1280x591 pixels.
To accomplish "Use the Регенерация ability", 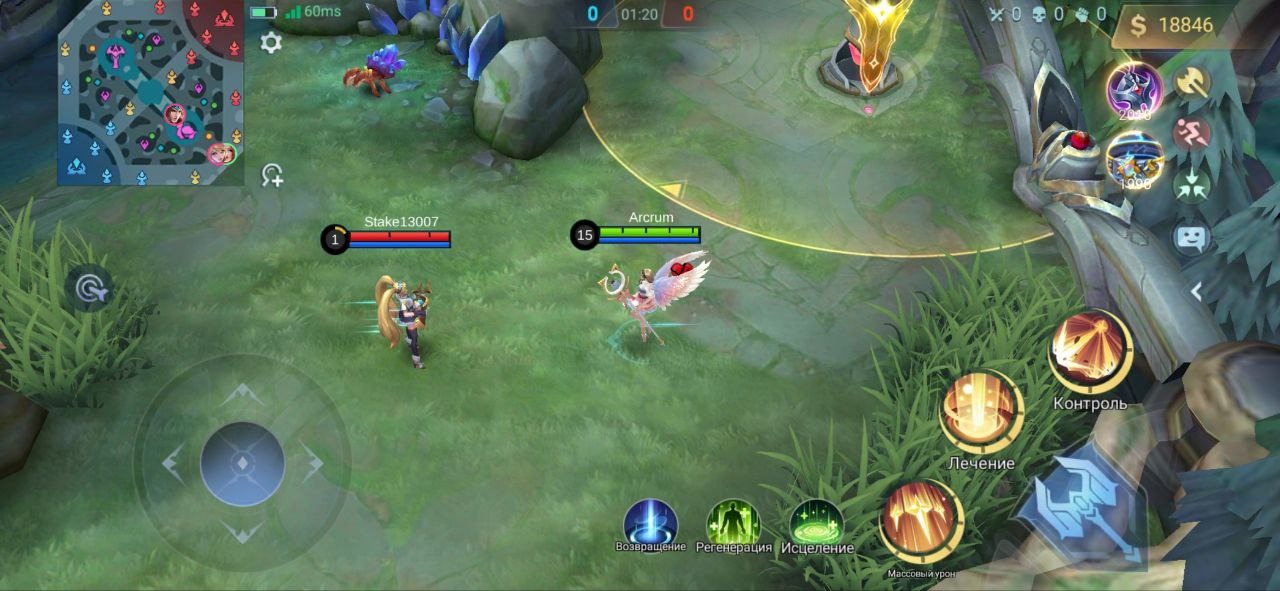I will [x=733, y=522].
